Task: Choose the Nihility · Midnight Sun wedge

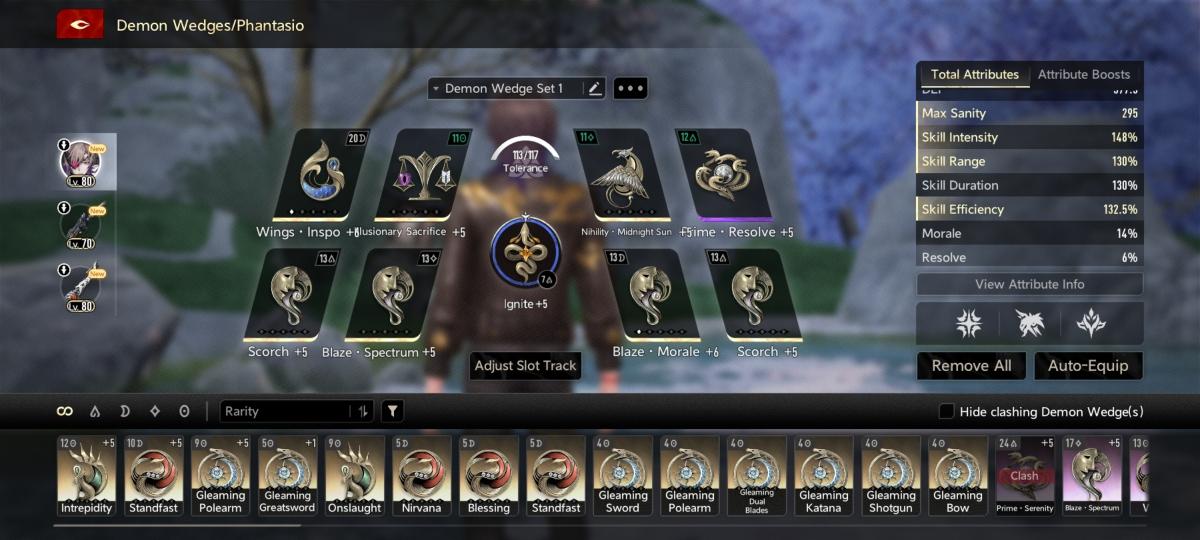Action: tap(622, 175)
